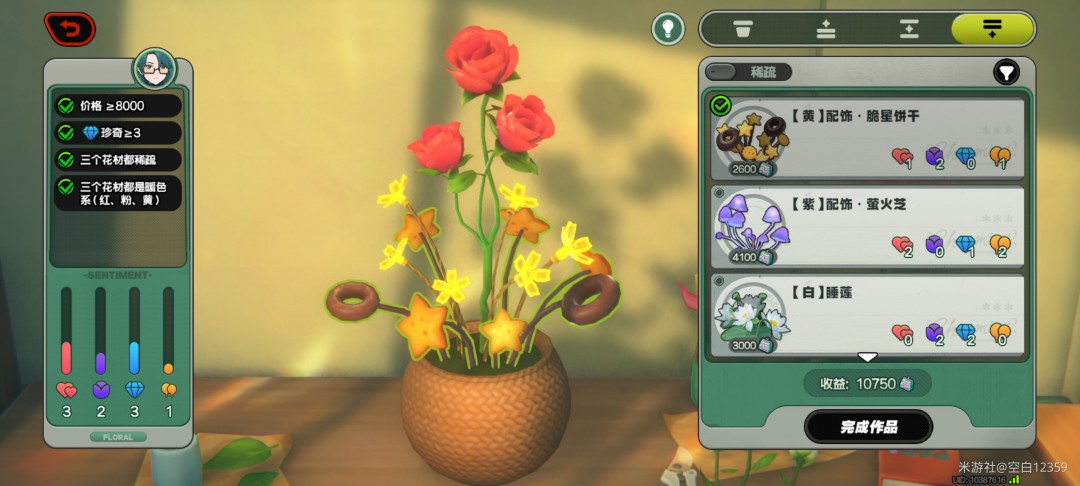The width and height of the screenshot is (1080, 486).
Task: Go back with the red return arrow
Action: [69, 28]
